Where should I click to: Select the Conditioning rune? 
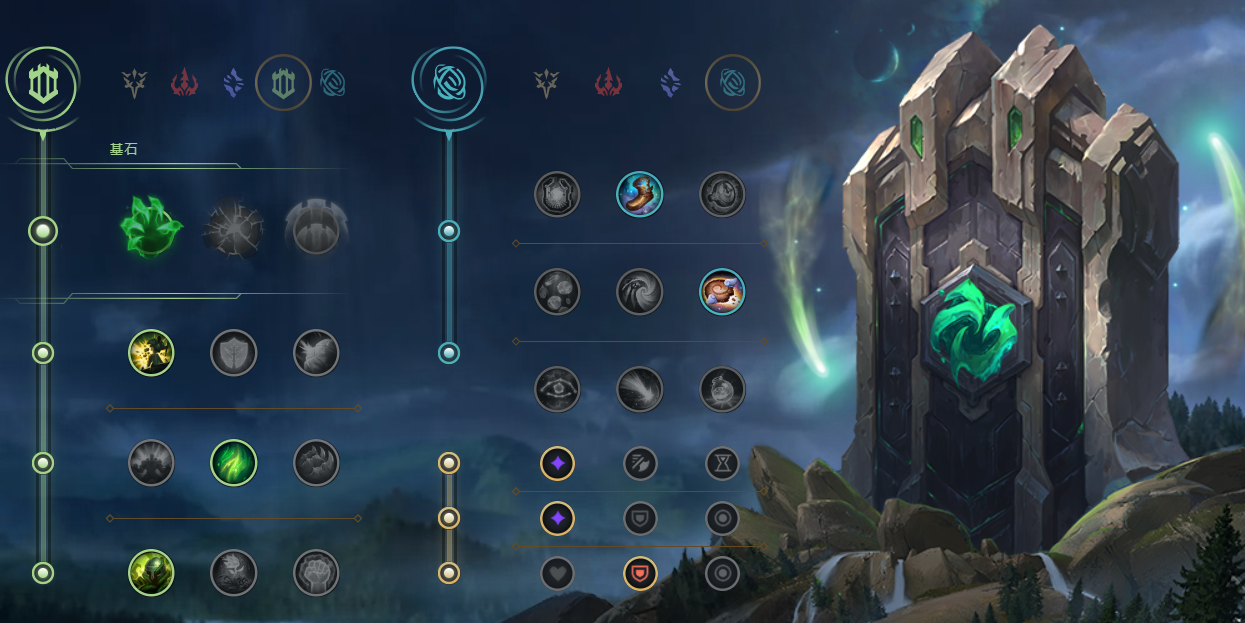point(151,463)
